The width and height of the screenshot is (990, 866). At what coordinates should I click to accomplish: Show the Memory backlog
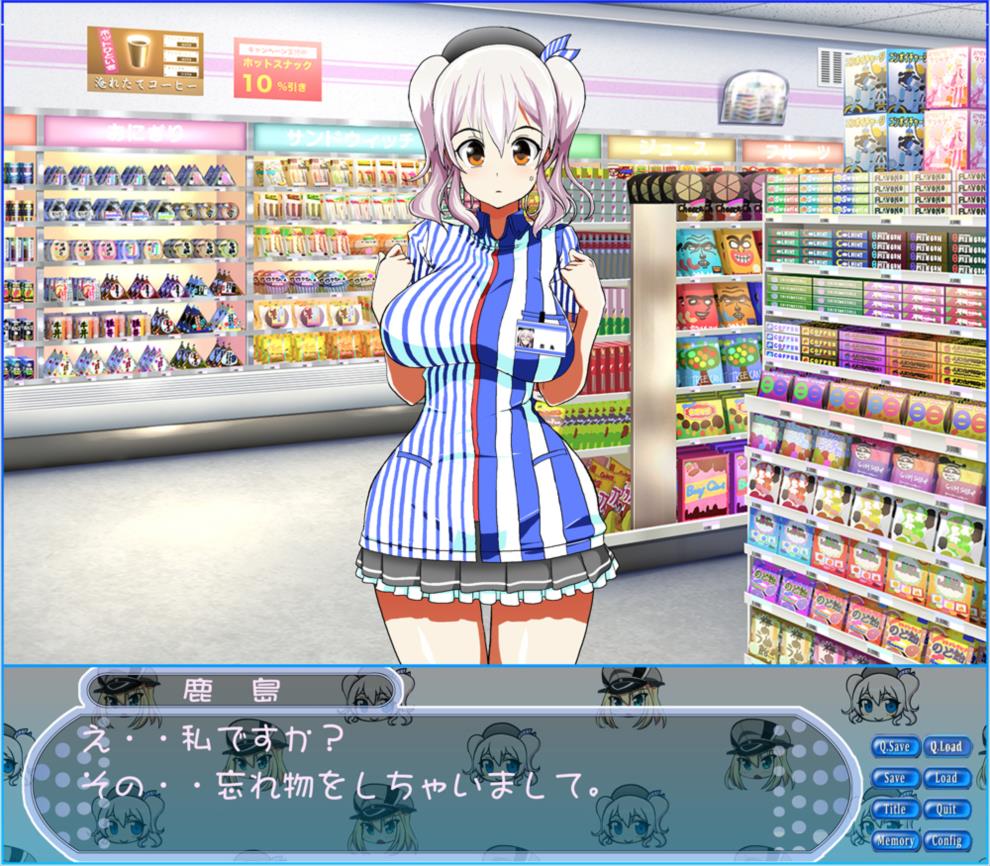click(x=895, y=840)
